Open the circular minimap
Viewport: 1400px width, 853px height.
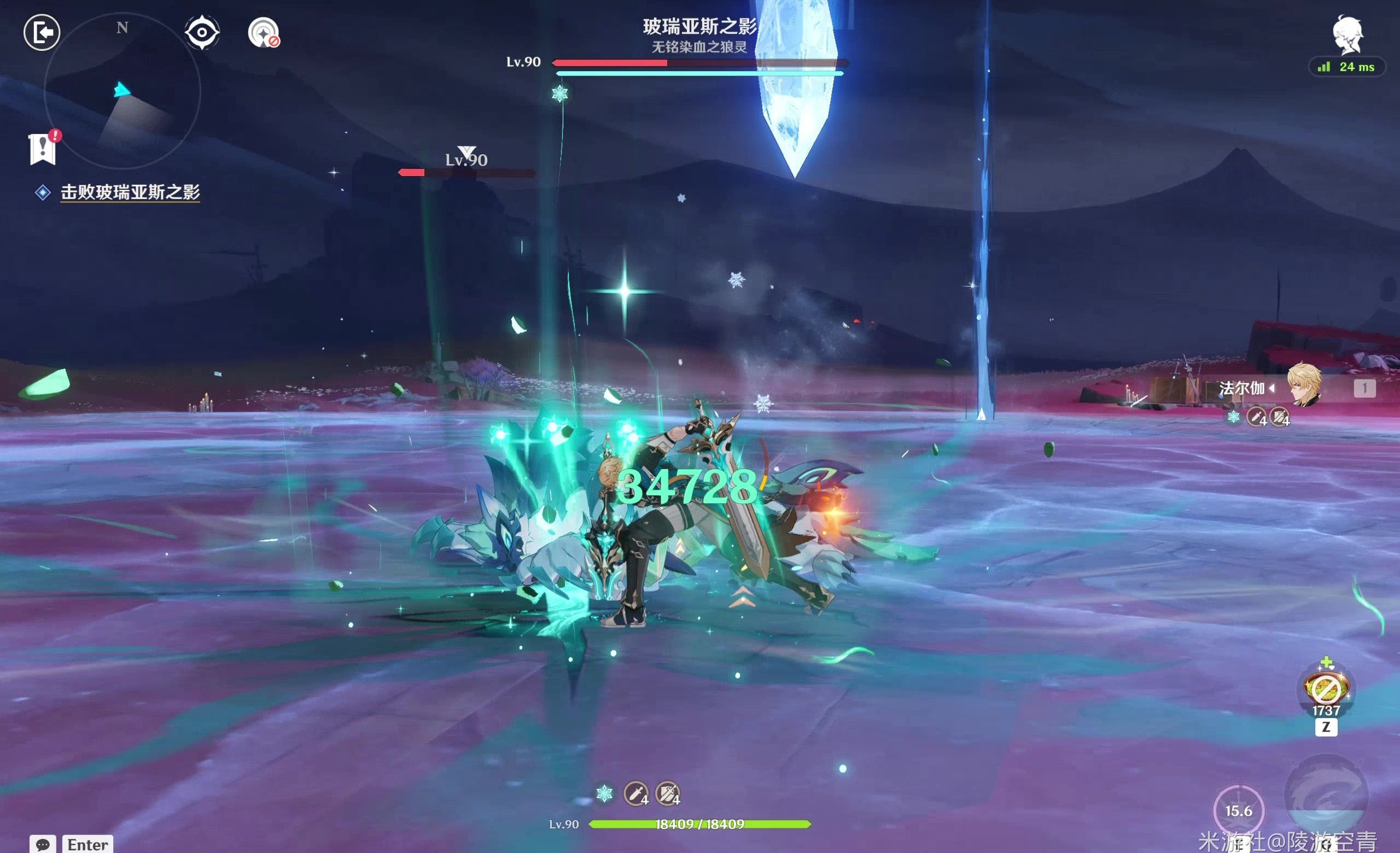click(122, 91)
